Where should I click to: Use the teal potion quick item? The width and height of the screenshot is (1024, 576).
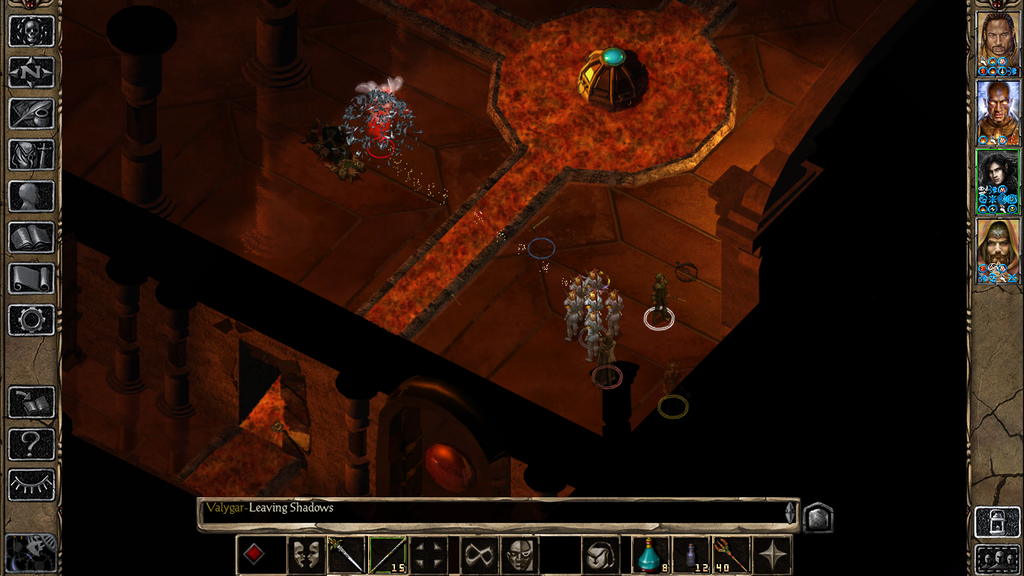[x=650, y=555]
